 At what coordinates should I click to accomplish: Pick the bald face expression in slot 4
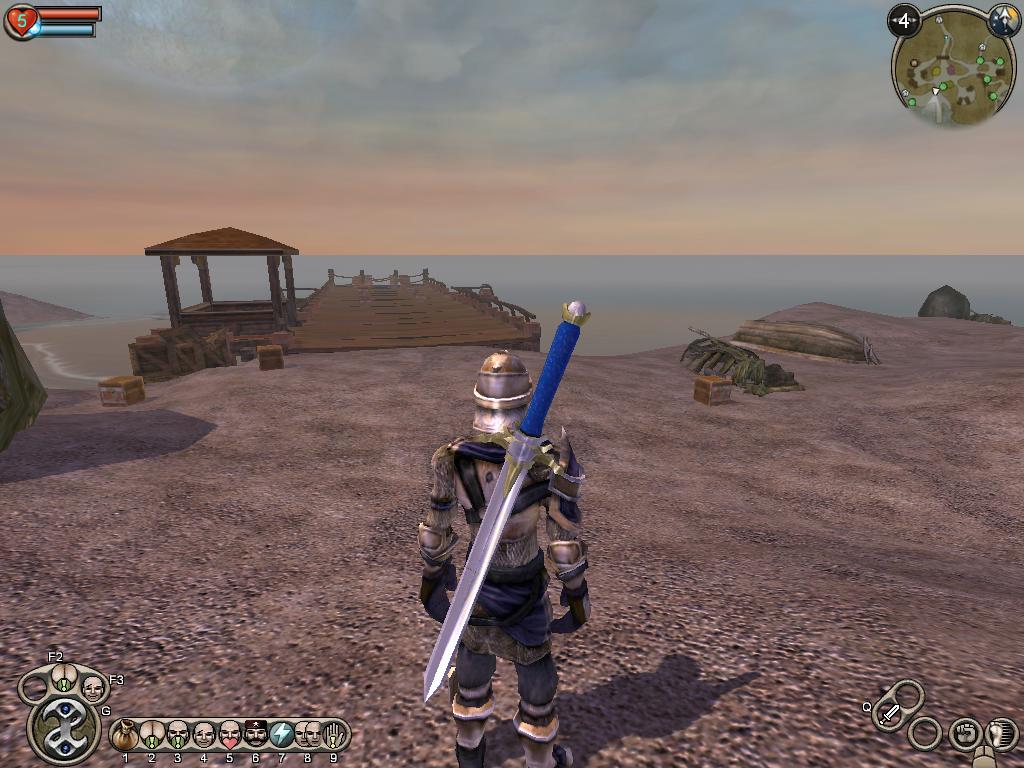tap(204, 736)
